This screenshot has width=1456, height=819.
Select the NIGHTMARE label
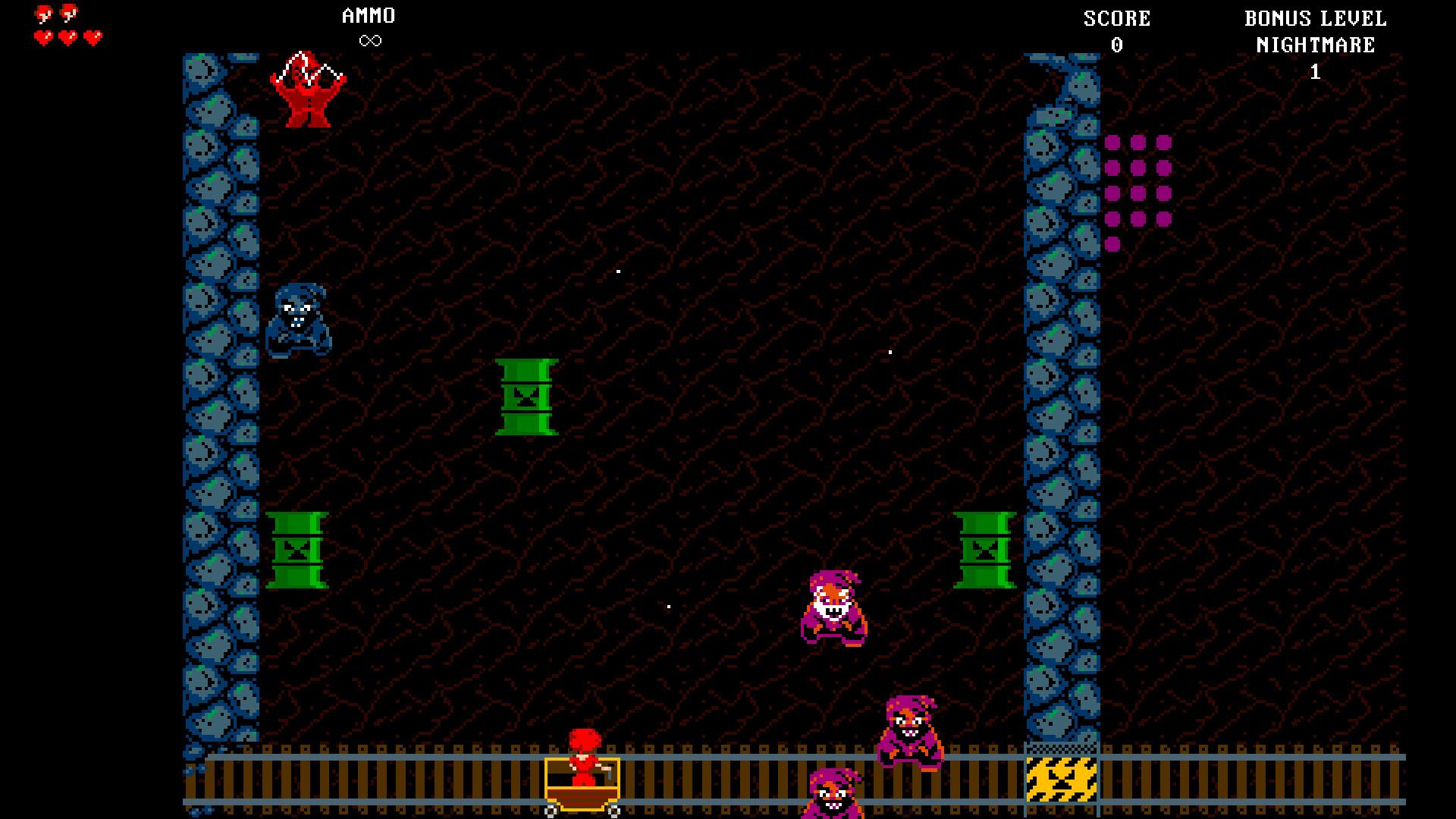coord(1314,45)
